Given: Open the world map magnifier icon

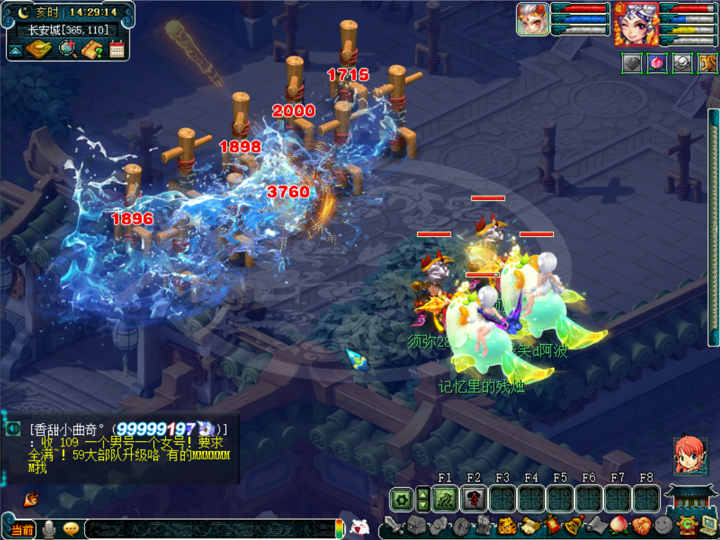Looking at the screenshot, I should click(x=68, y=49).
